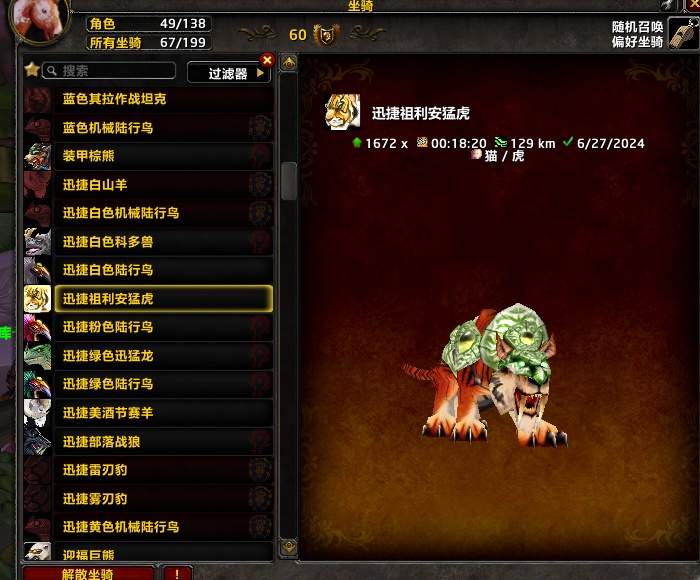Click the mount list scroll-down arrow
The width and height of the screenshot is (700, 580).
pos(289,547)
